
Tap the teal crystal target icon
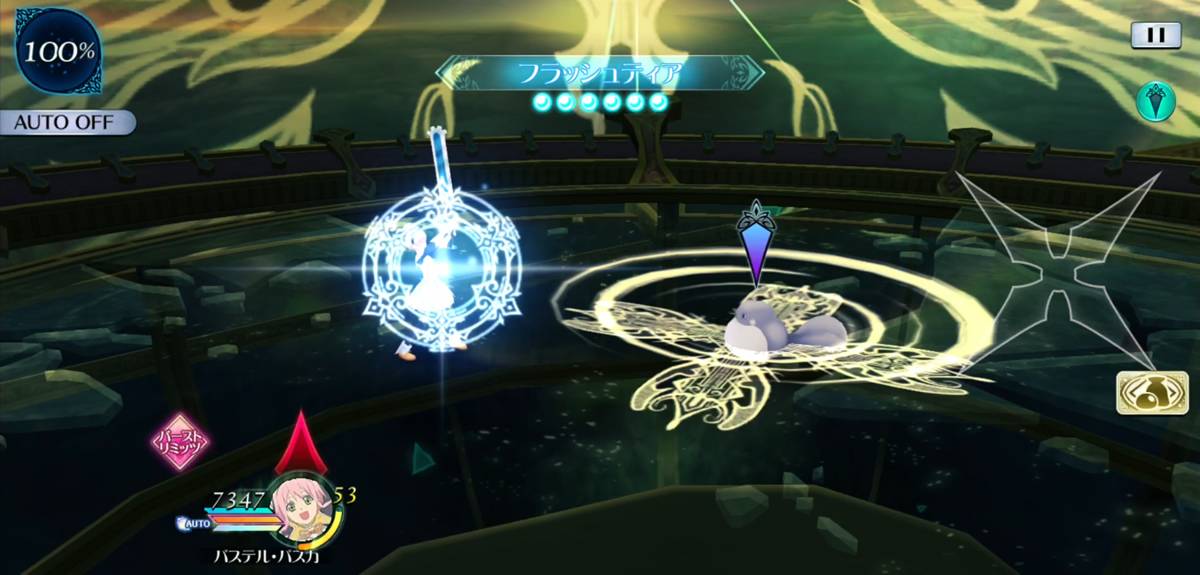(x=1155, y=101)
